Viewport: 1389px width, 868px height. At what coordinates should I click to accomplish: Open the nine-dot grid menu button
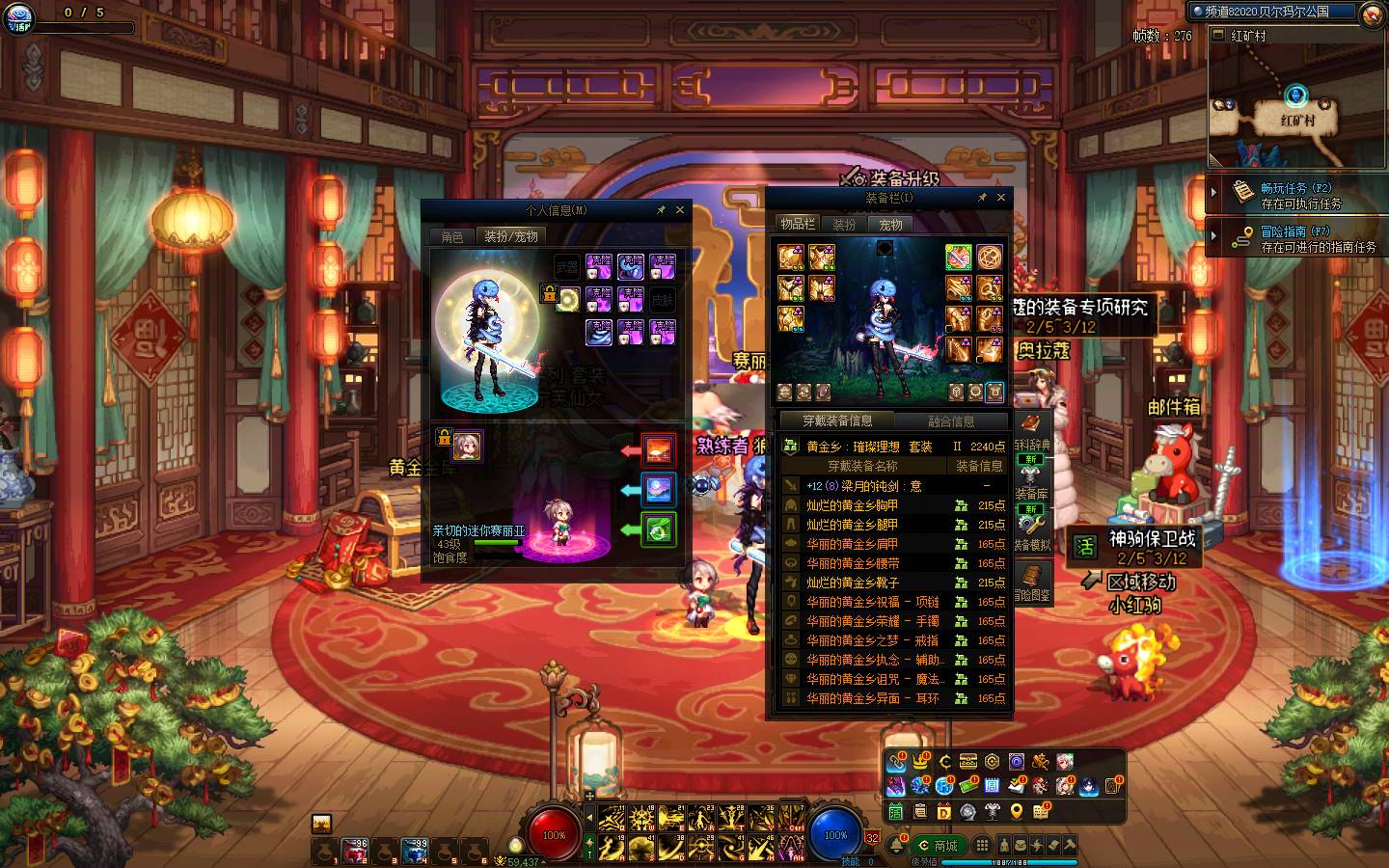pos(982,845)
